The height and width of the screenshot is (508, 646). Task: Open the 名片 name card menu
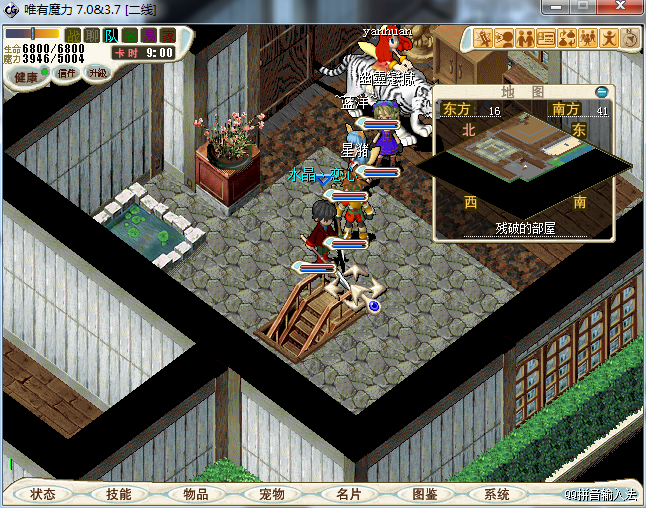pos(348,494)
